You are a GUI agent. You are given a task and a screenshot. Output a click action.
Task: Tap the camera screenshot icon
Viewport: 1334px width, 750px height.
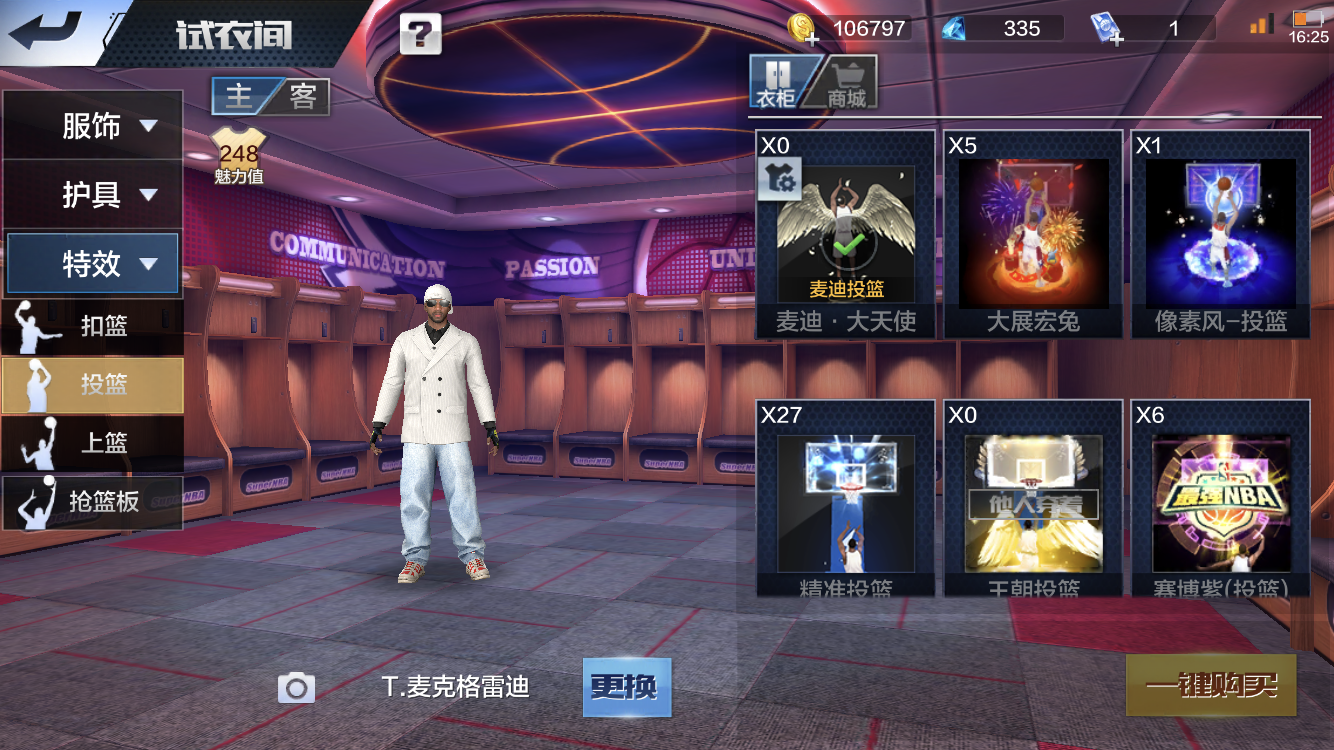(296, 687)
